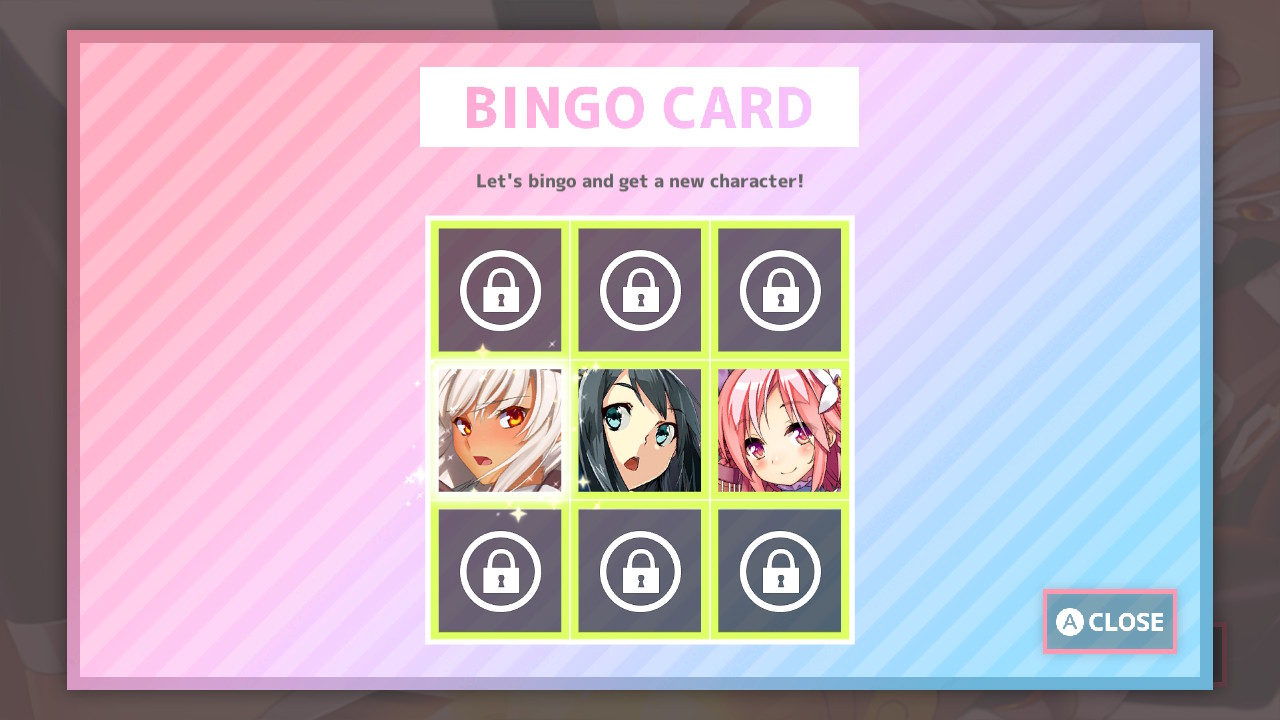Click the BINGO CARD title banner

pyautogui.click(x=639, y=106)
